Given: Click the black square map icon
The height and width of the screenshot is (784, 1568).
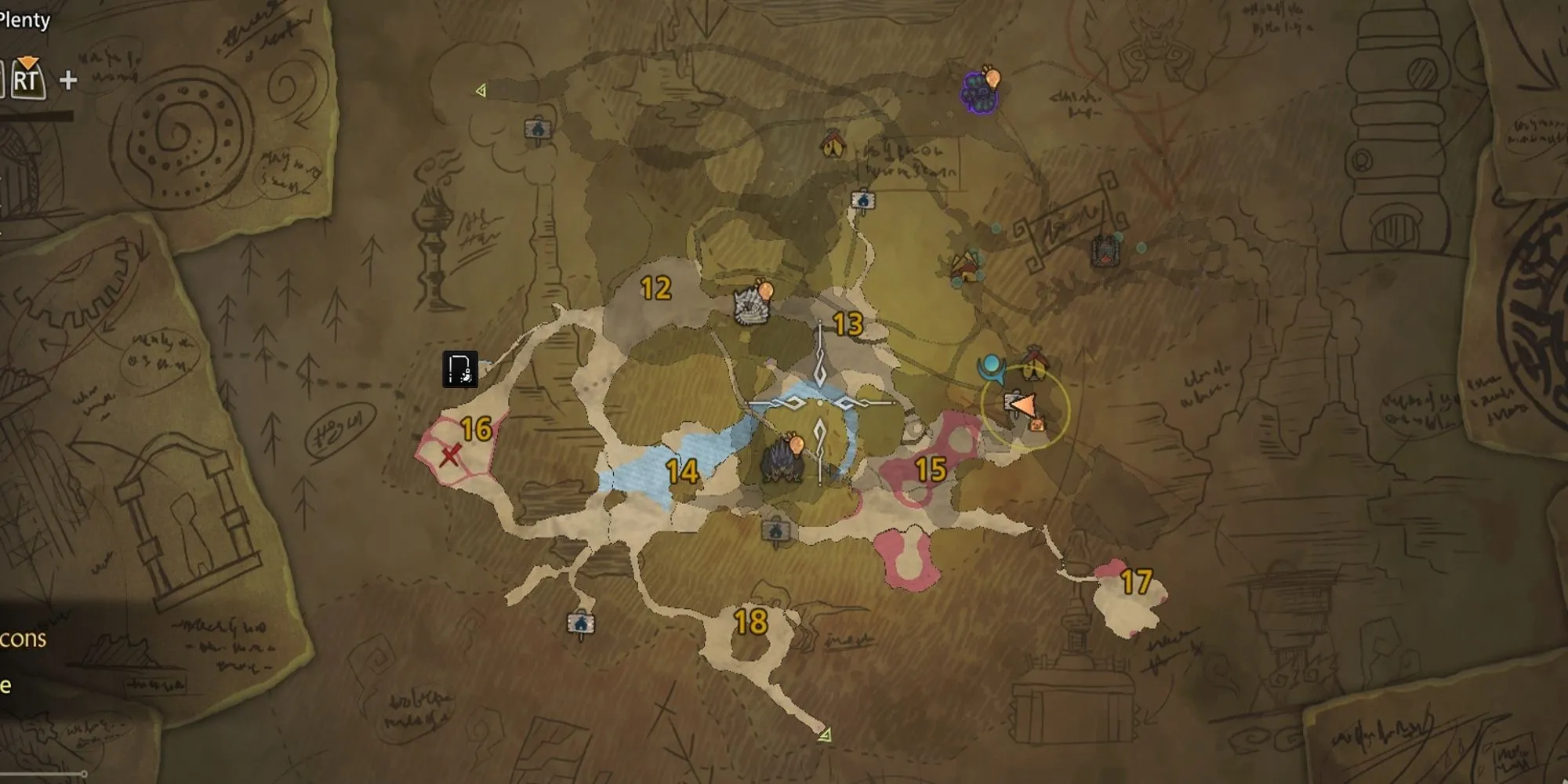Looking at the screenshot, I should coord(459,369).
